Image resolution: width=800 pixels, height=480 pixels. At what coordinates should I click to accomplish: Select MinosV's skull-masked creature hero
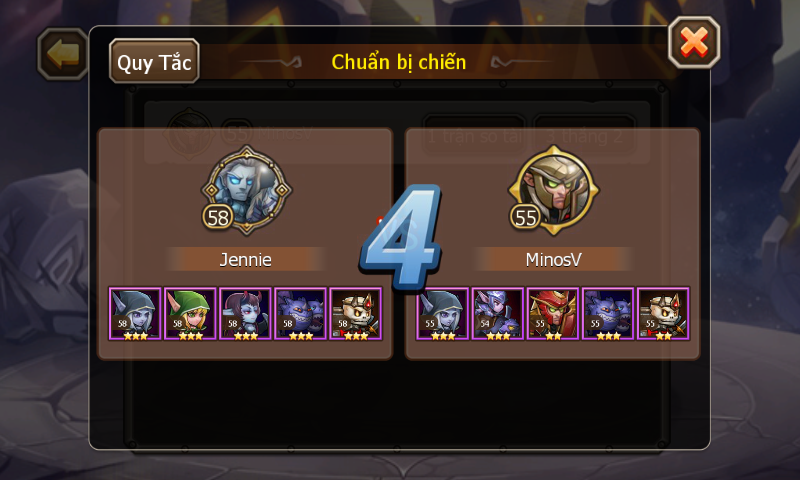click(663, 313)
